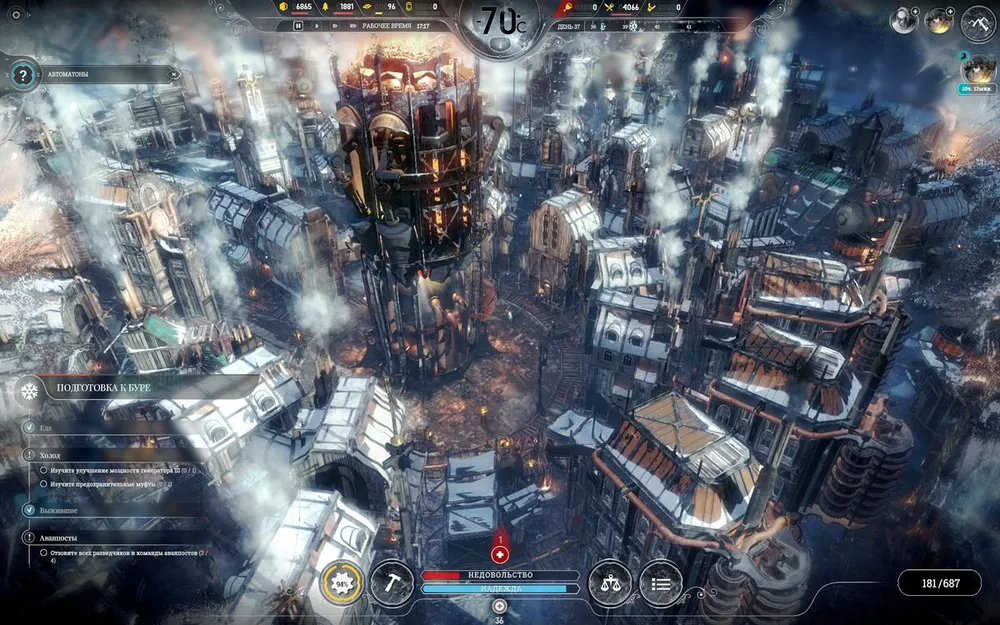Click the Надежда hope bar
This screenshot has width=1000, height=625.
500,589
